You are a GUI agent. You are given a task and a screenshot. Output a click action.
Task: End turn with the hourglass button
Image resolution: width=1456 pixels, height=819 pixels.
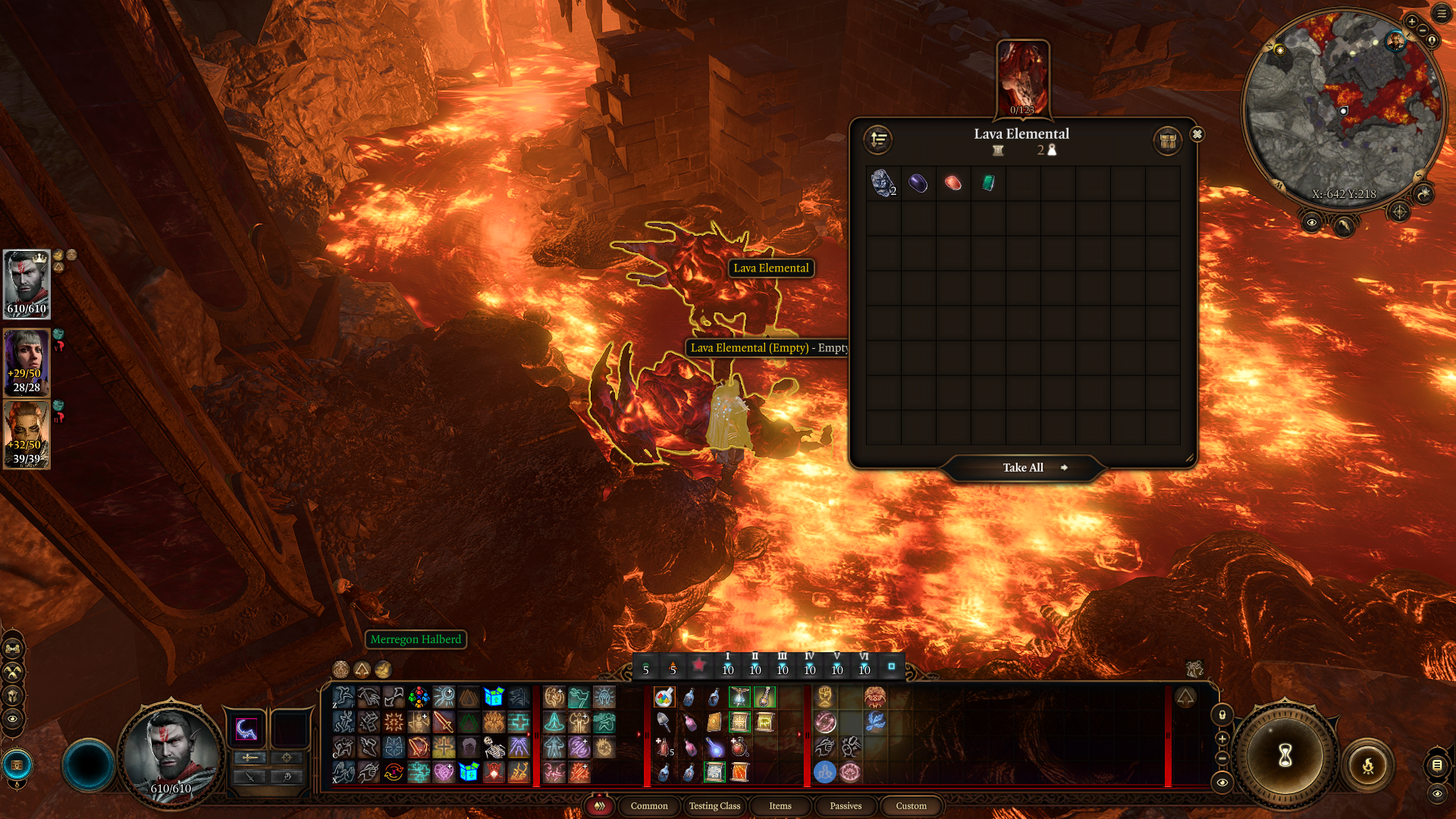point(1285,755)
